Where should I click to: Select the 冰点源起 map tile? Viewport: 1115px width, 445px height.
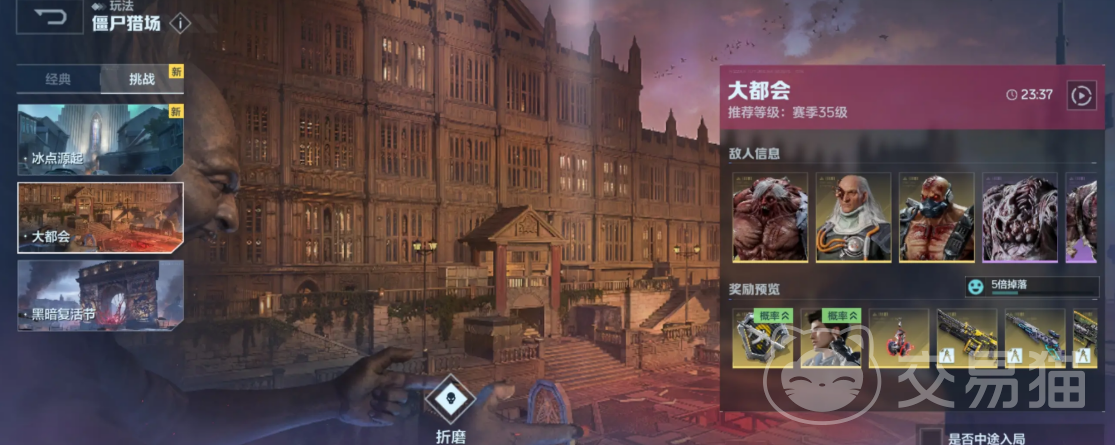[x=100, y=139]
